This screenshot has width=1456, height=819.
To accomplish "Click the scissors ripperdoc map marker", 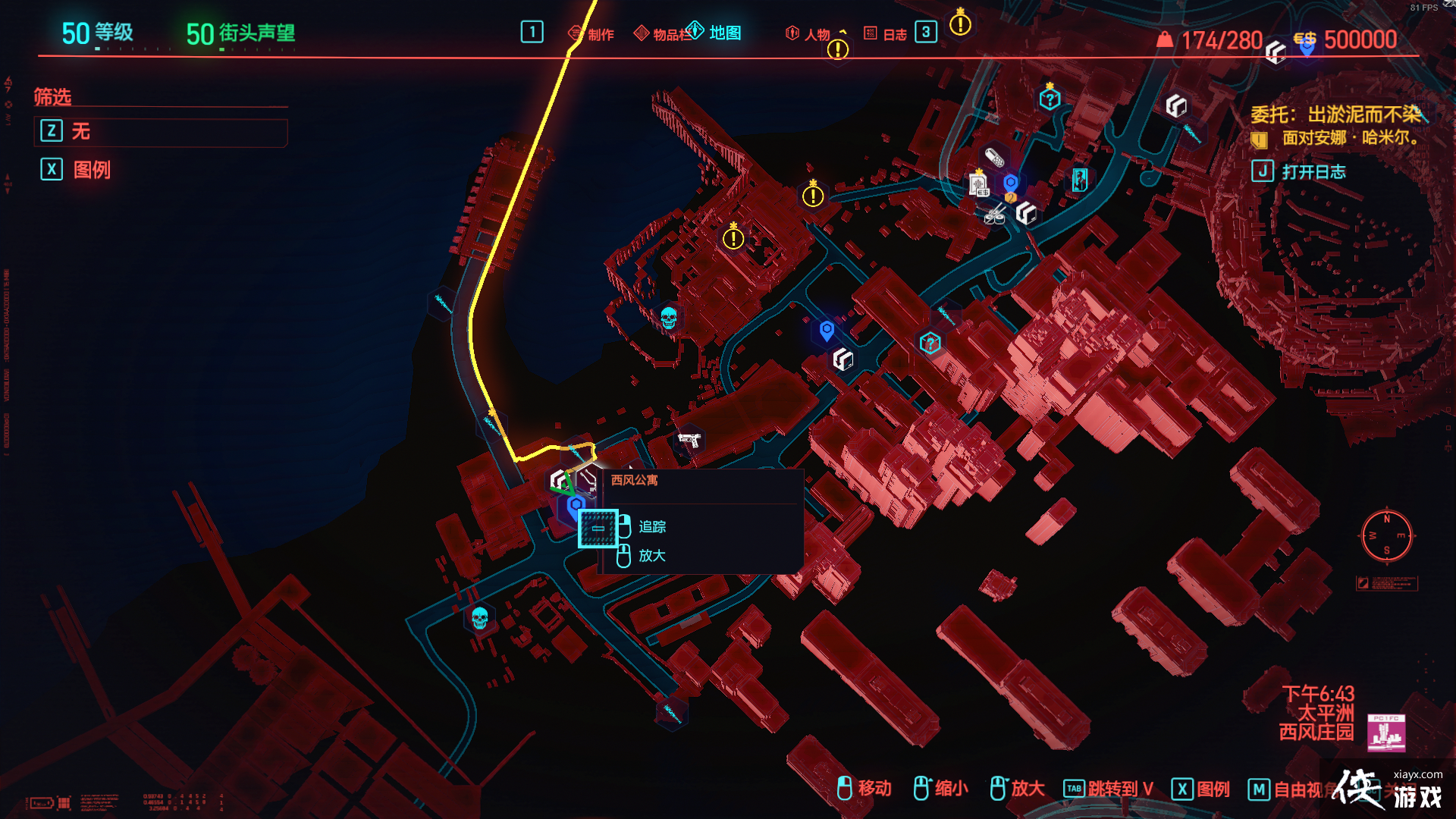I will 995,215.
